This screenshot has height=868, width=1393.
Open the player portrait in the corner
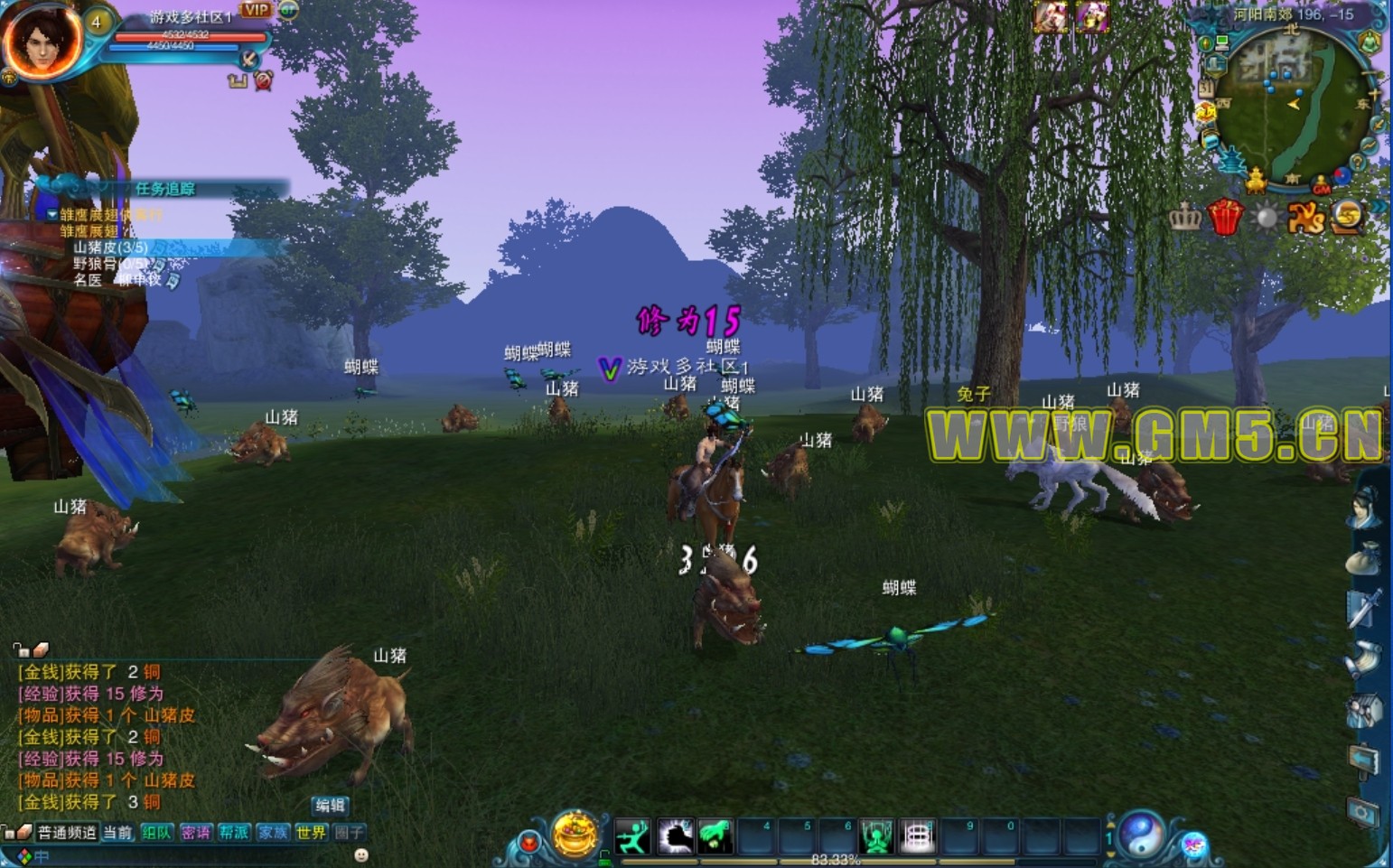tap(42, 39)
